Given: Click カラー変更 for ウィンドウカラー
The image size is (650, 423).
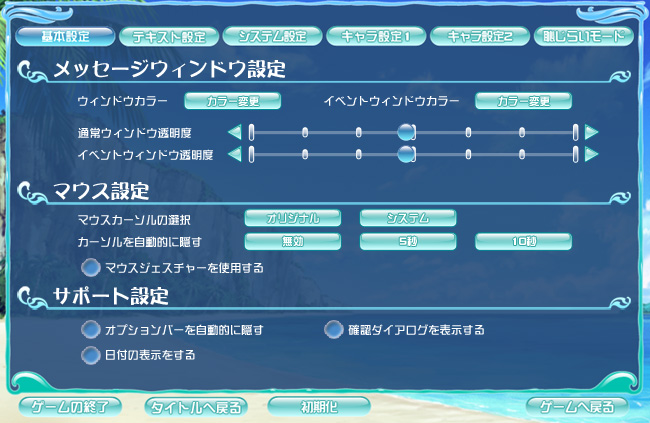Looking at the screenshot, I should 232,101.
